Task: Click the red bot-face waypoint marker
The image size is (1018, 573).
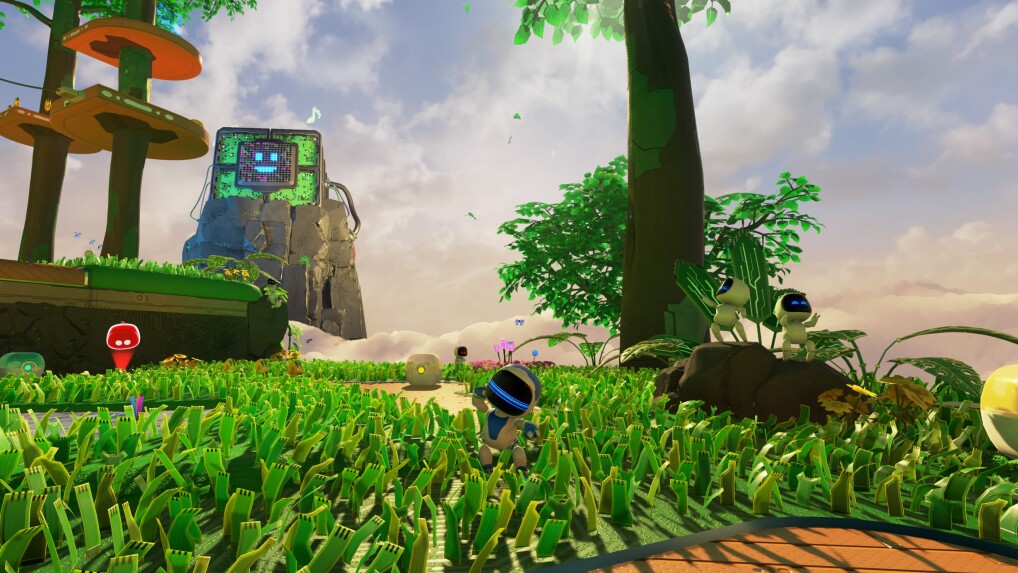Action: [x=122, y=339]
